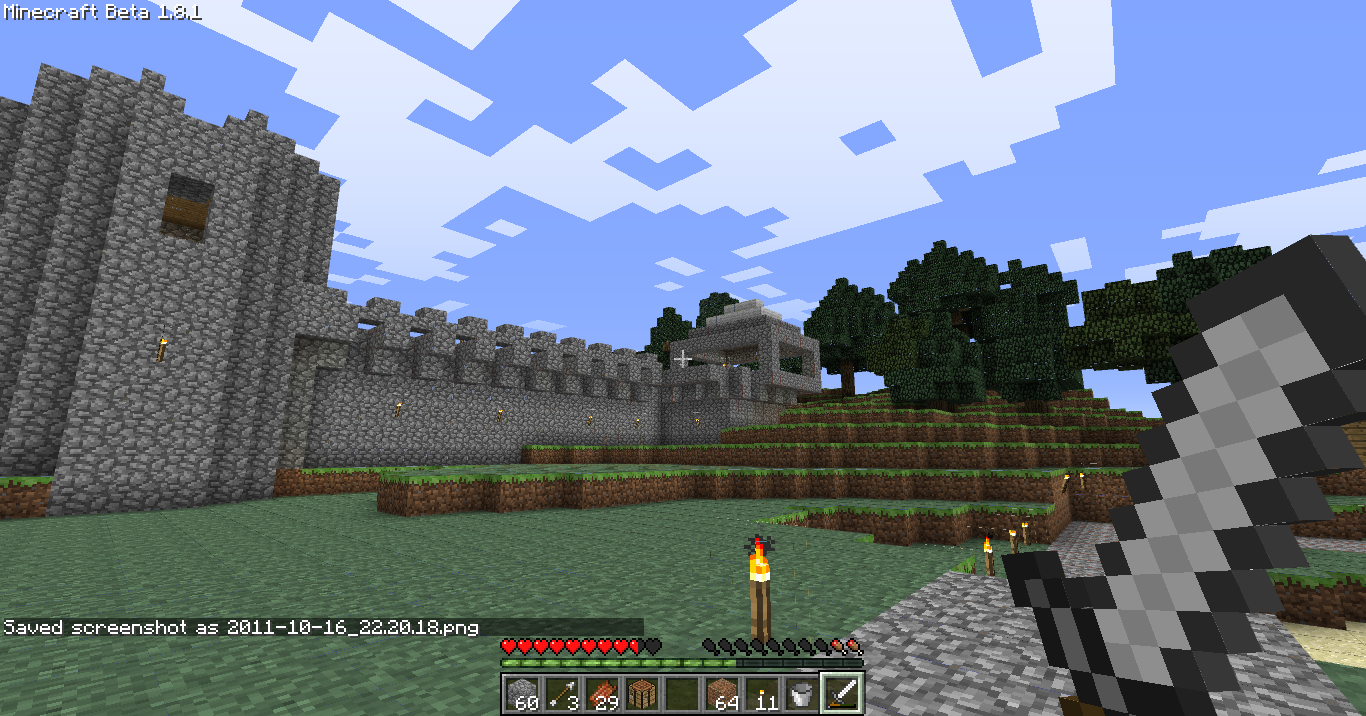Select the cobblestone stack in the hotbar
Image resolution: width=1366 pixels, height=716 pixels.
(x=522, y=692)
